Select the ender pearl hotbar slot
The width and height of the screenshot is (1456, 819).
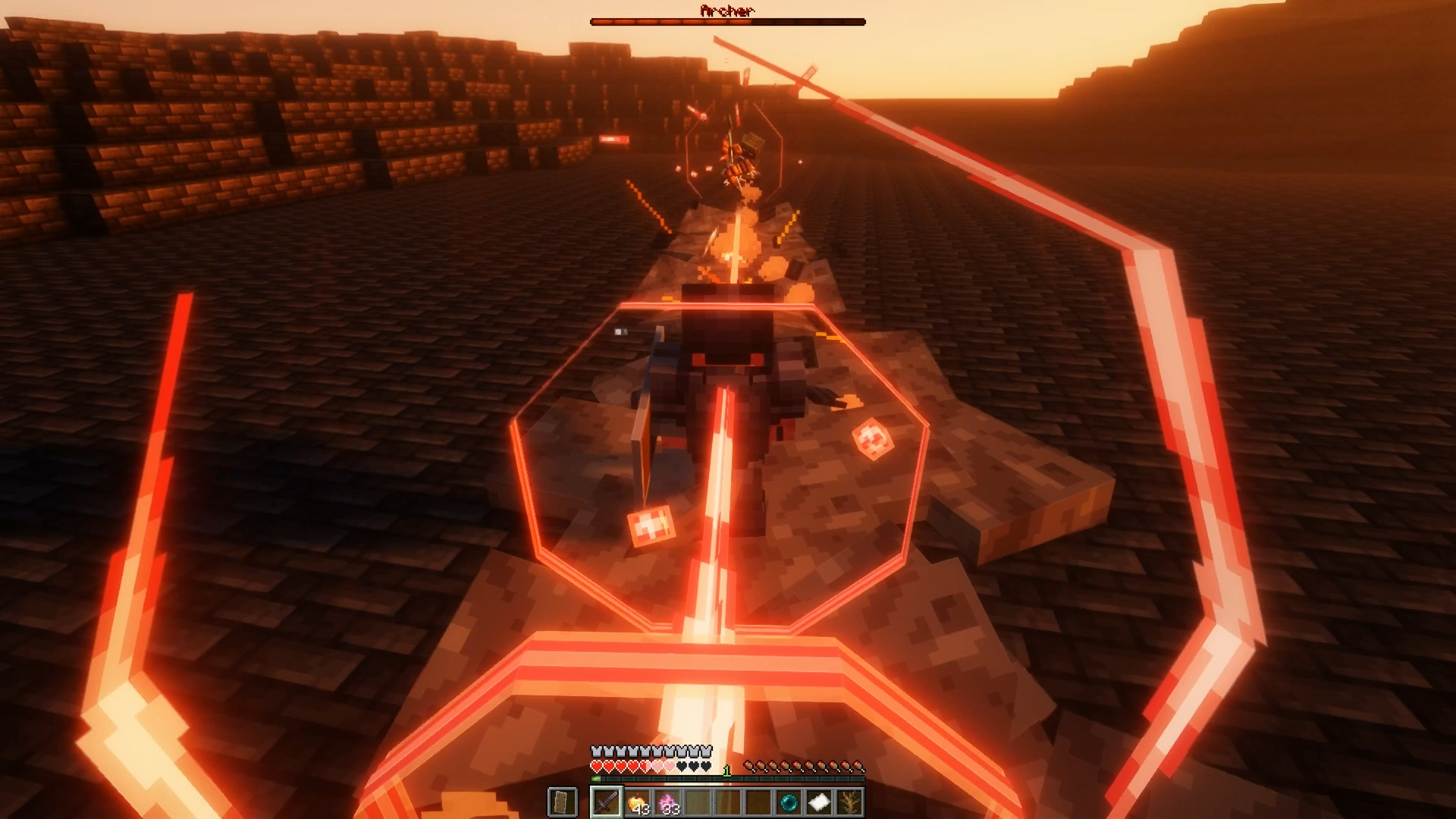(x=789, y=802)
